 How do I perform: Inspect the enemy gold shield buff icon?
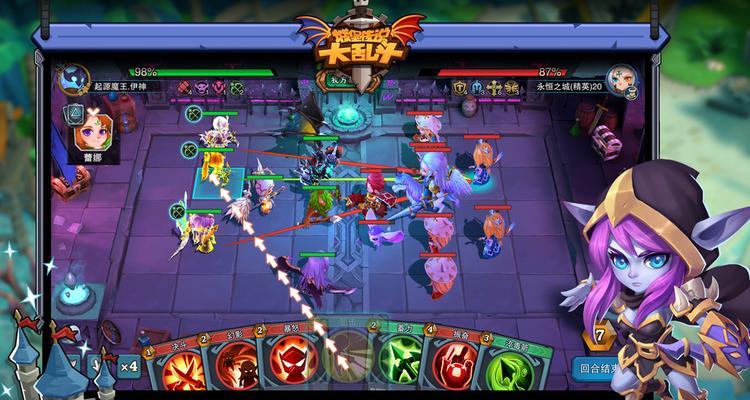[459, 87]
